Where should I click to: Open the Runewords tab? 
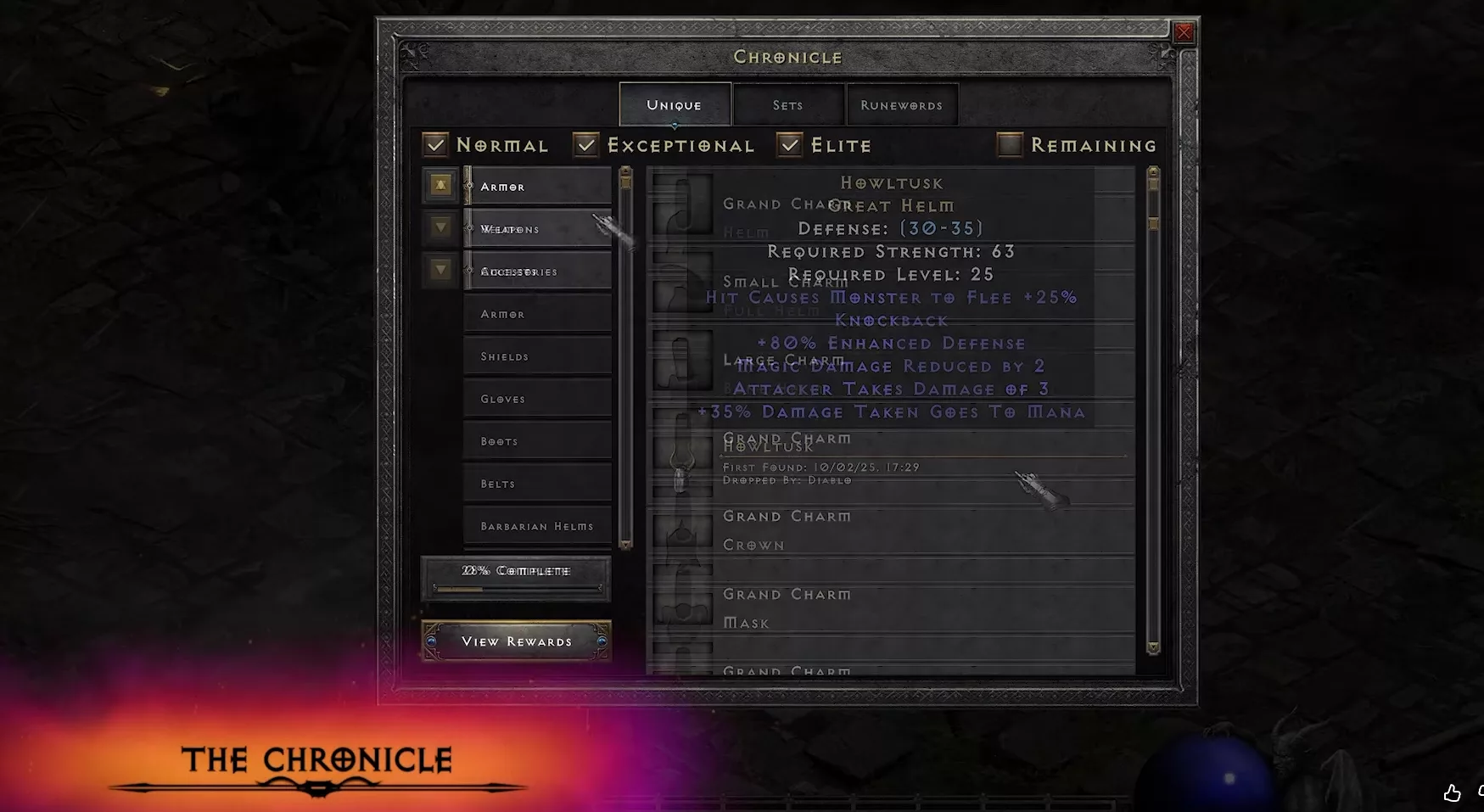pos(901,105)
